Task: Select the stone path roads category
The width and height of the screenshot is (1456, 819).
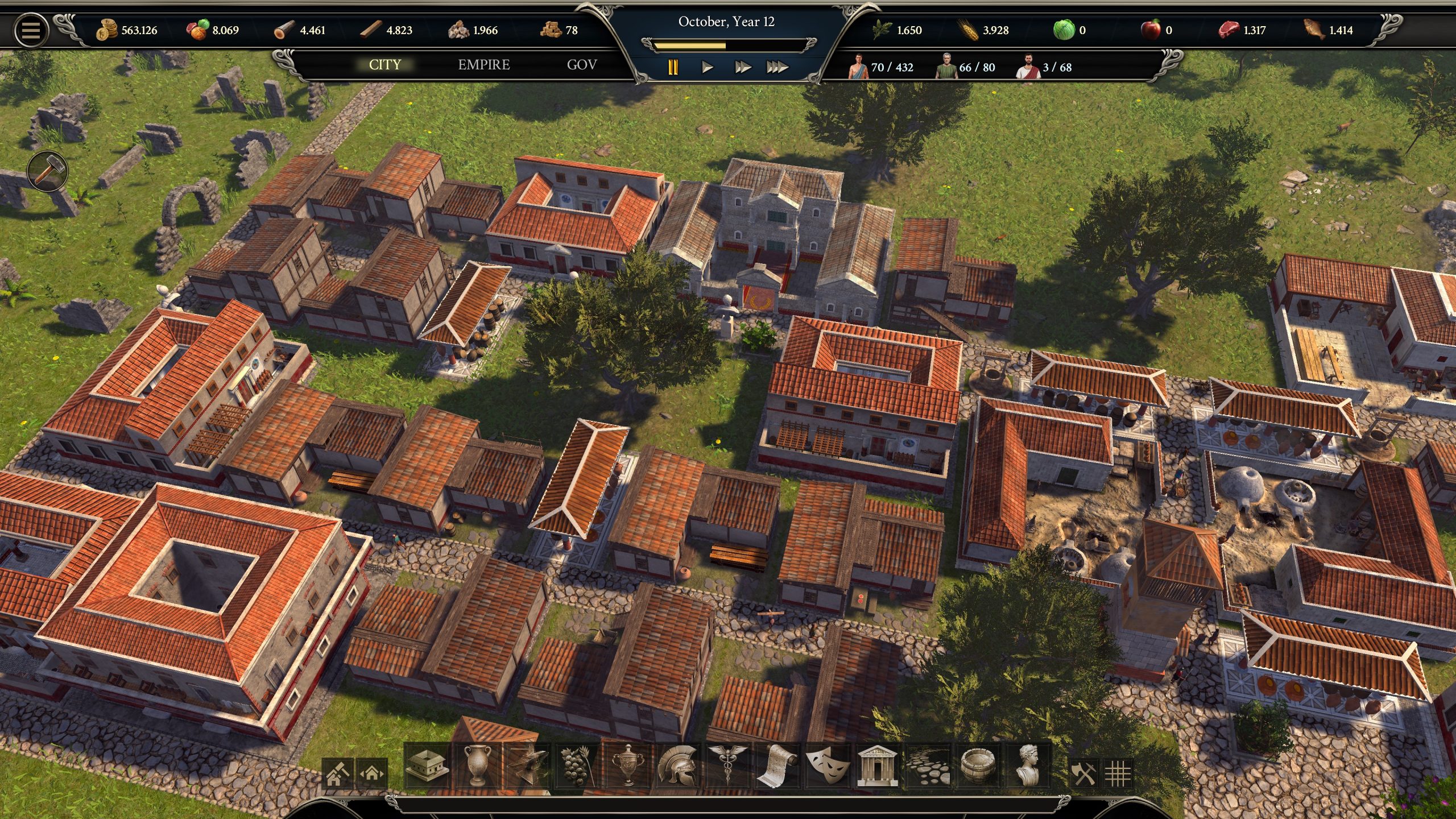Action: pos(927,766)
